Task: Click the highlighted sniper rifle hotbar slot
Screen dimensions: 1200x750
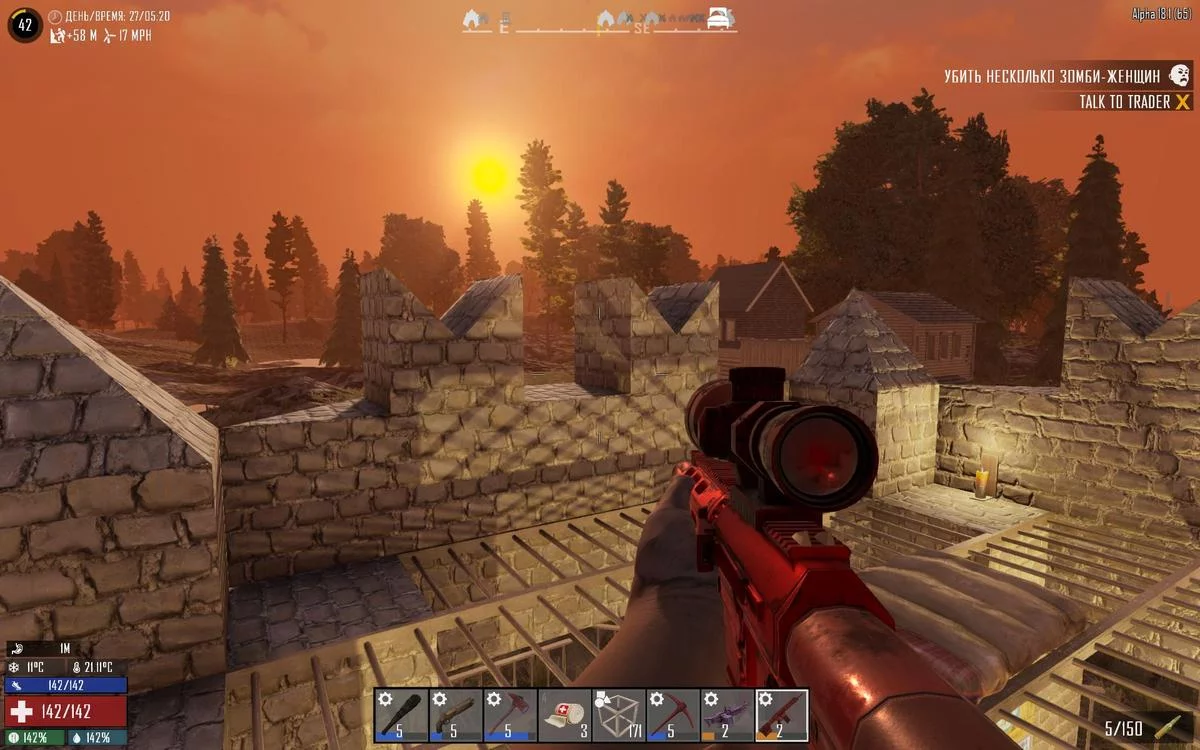Action: 781,715
